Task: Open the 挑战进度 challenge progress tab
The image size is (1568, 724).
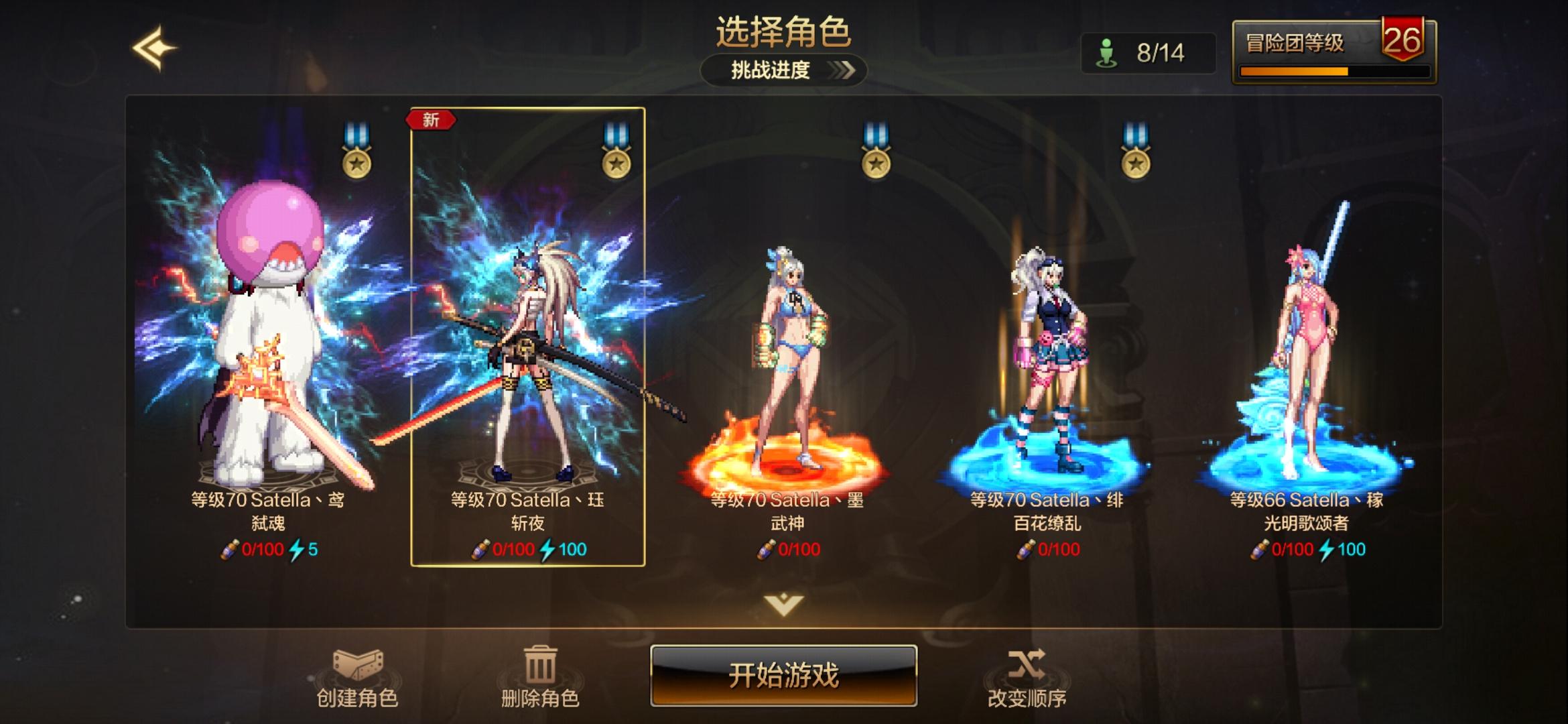Action: [x=783, y=70]
